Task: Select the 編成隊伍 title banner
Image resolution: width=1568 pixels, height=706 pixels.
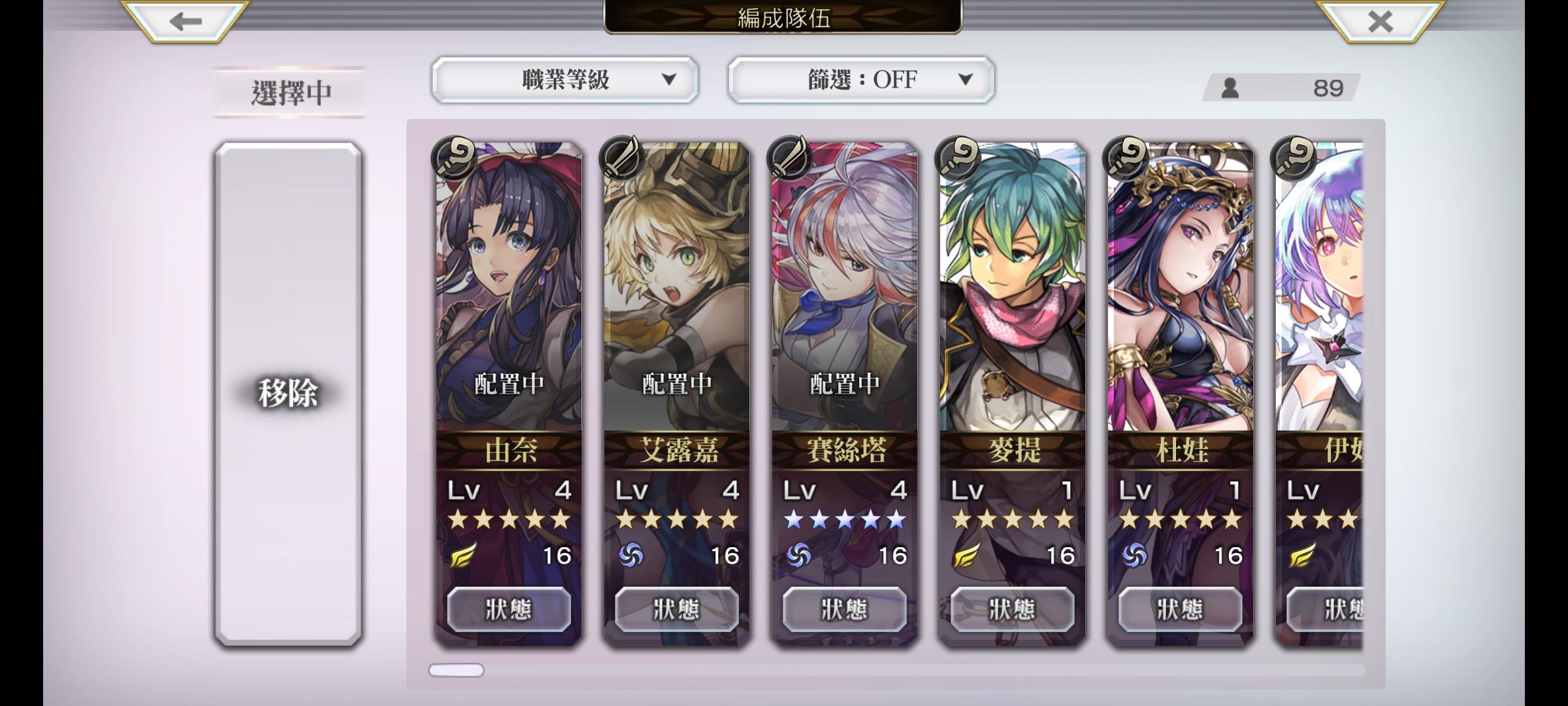Action: 784,18
